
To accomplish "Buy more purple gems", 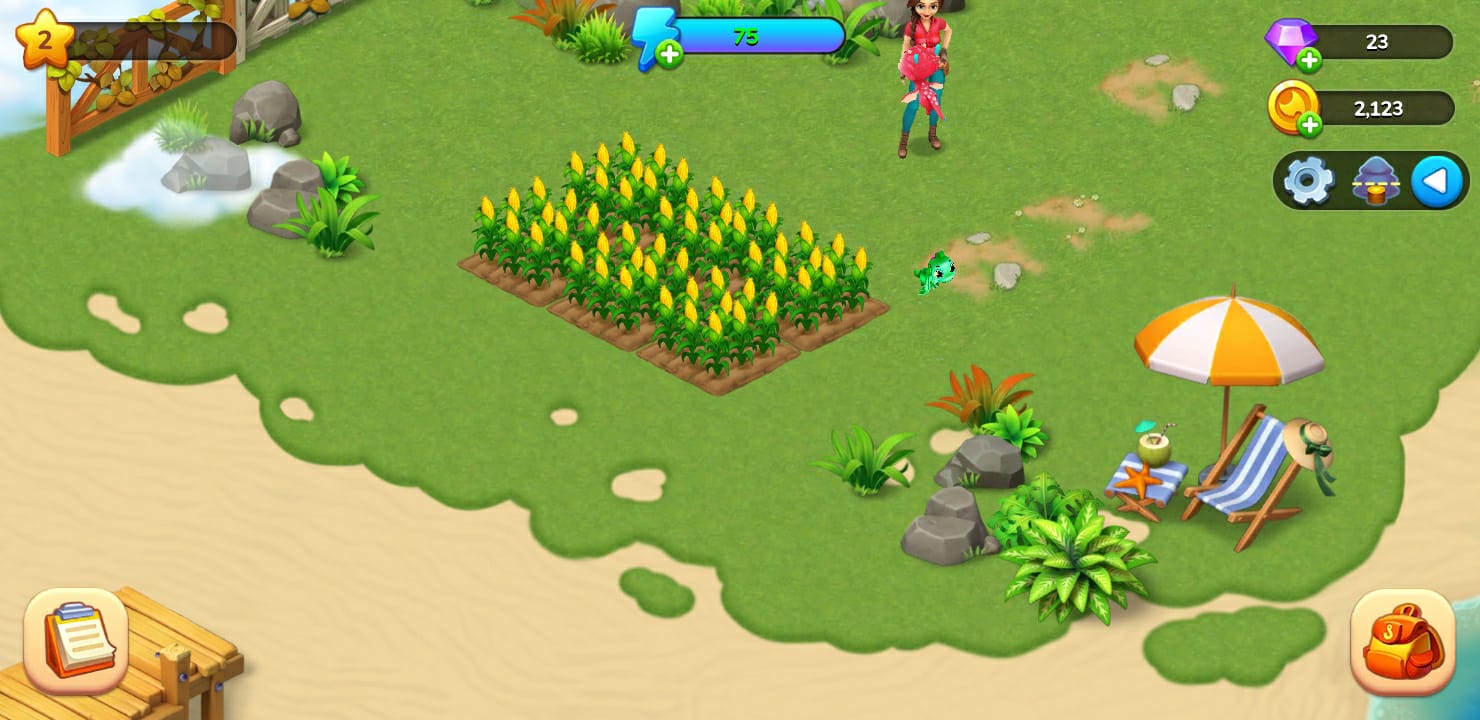I will (1309, 60).
